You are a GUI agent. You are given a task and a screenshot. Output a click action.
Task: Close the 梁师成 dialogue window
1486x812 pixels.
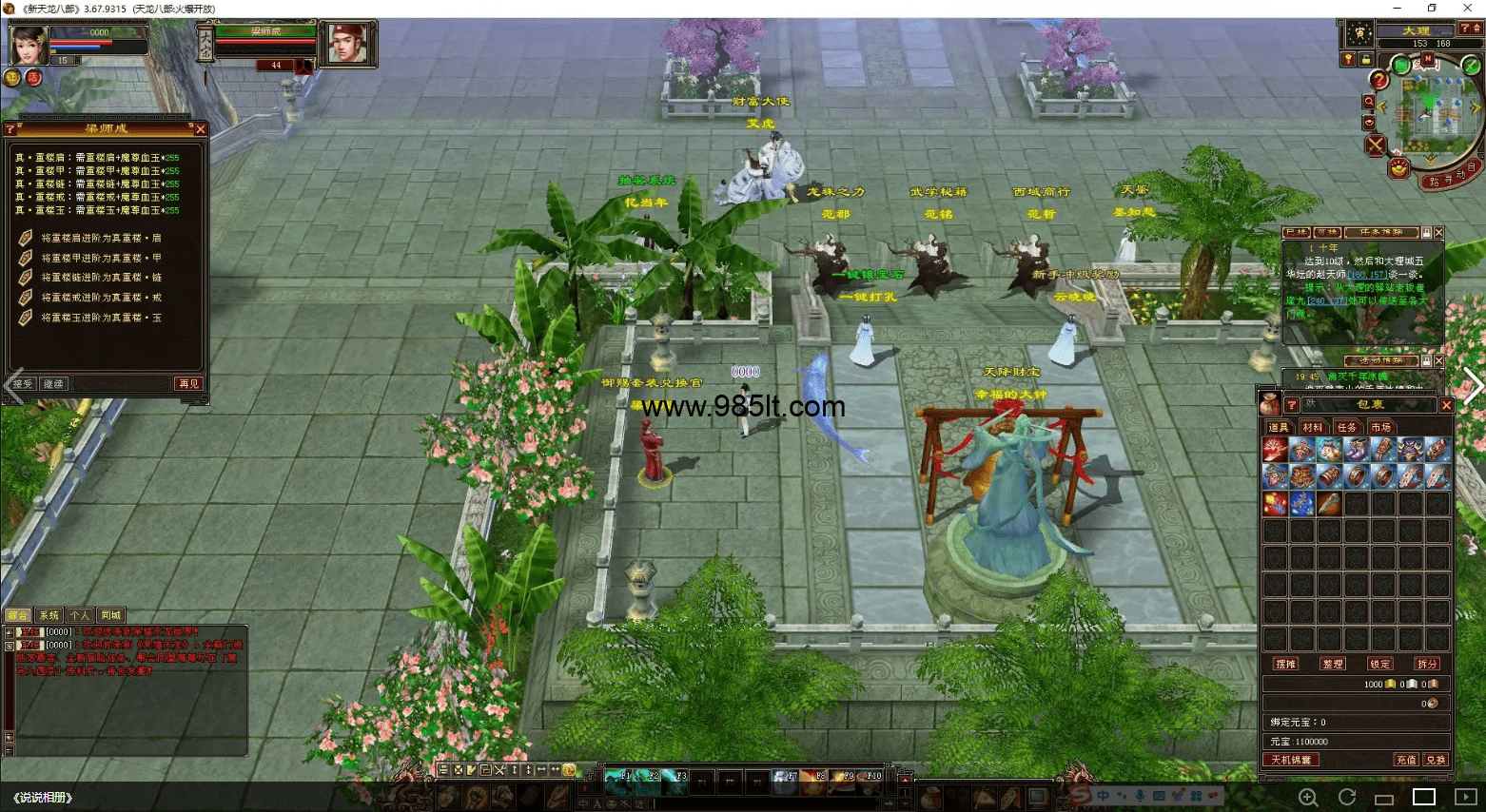pos(200,129)
